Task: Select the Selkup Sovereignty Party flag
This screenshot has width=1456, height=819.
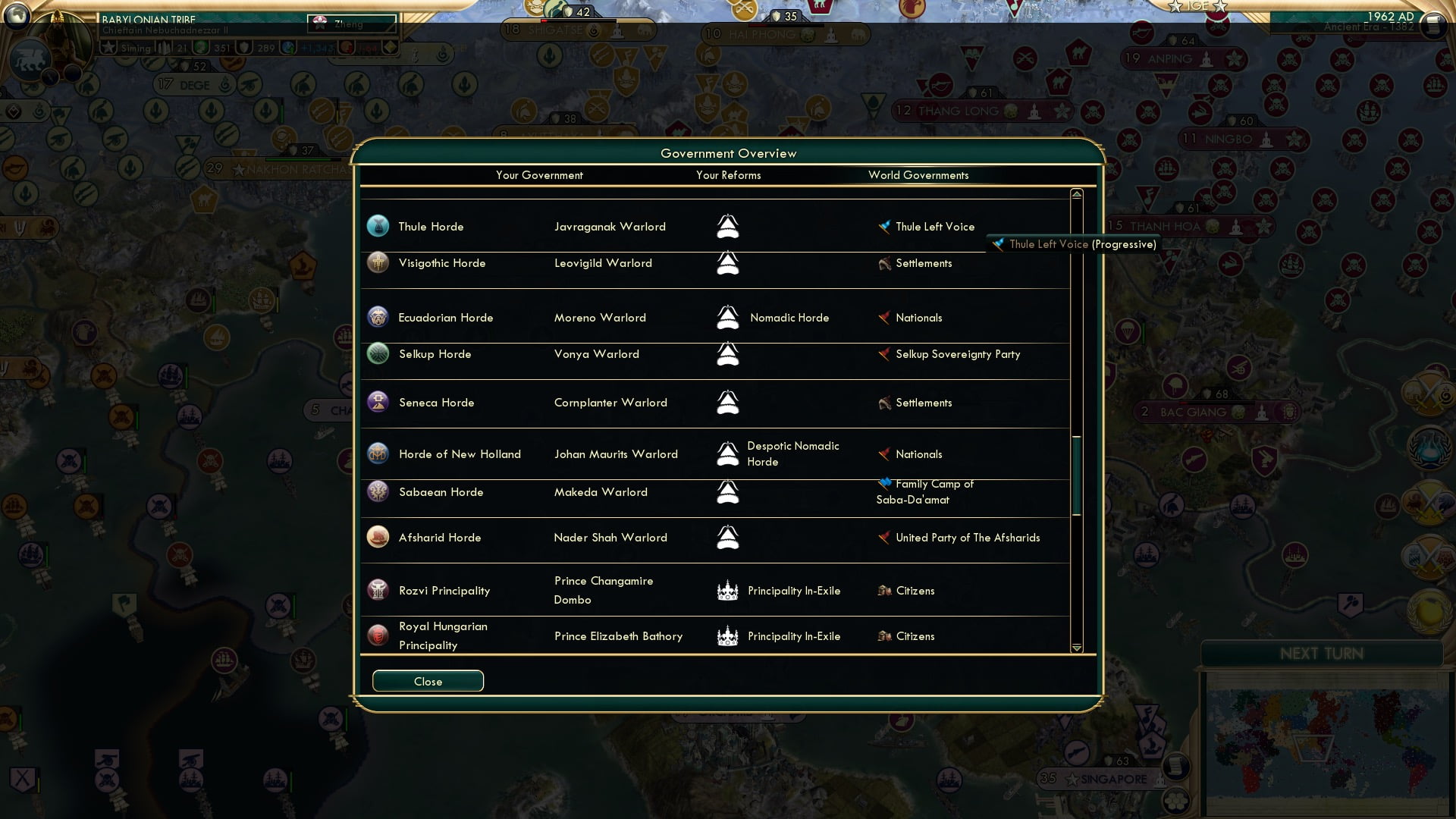Action: (884, 353)
